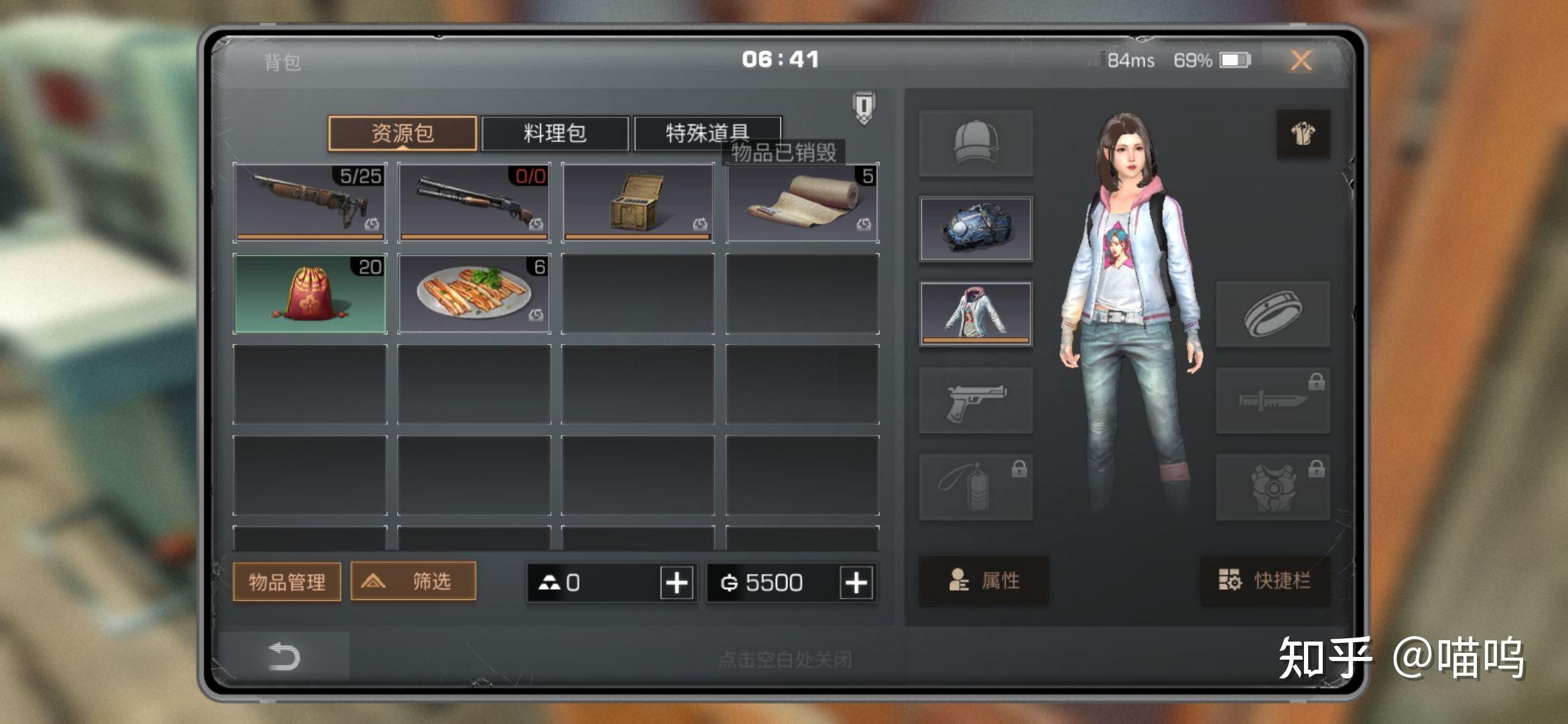Select the 资源包 tab
The width and height of the screenshot is (1568, 724).
point(403,133)
